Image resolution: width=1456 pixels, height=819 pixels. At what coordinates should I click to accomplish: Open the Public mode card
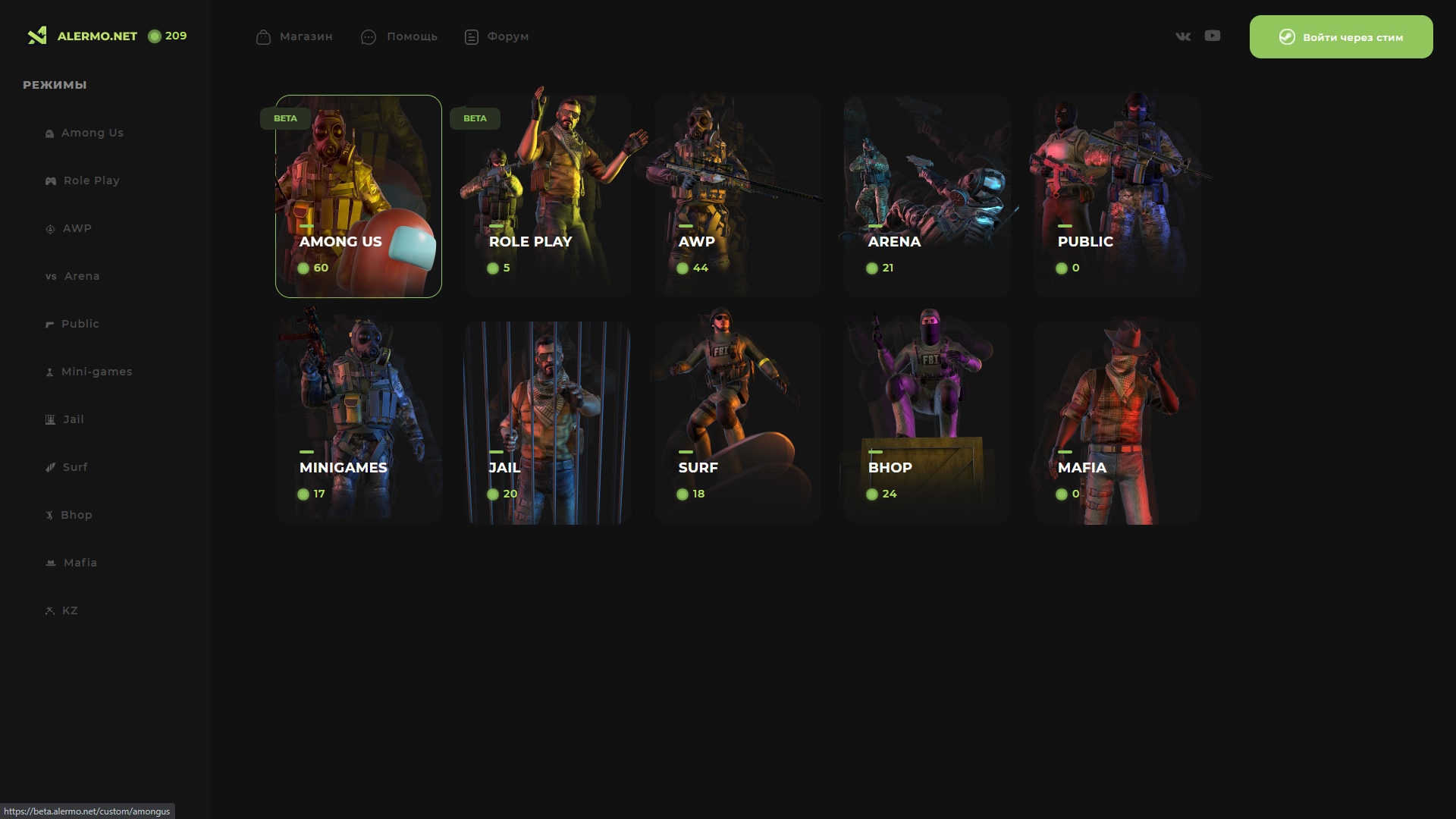click(x=1117, y=196)
